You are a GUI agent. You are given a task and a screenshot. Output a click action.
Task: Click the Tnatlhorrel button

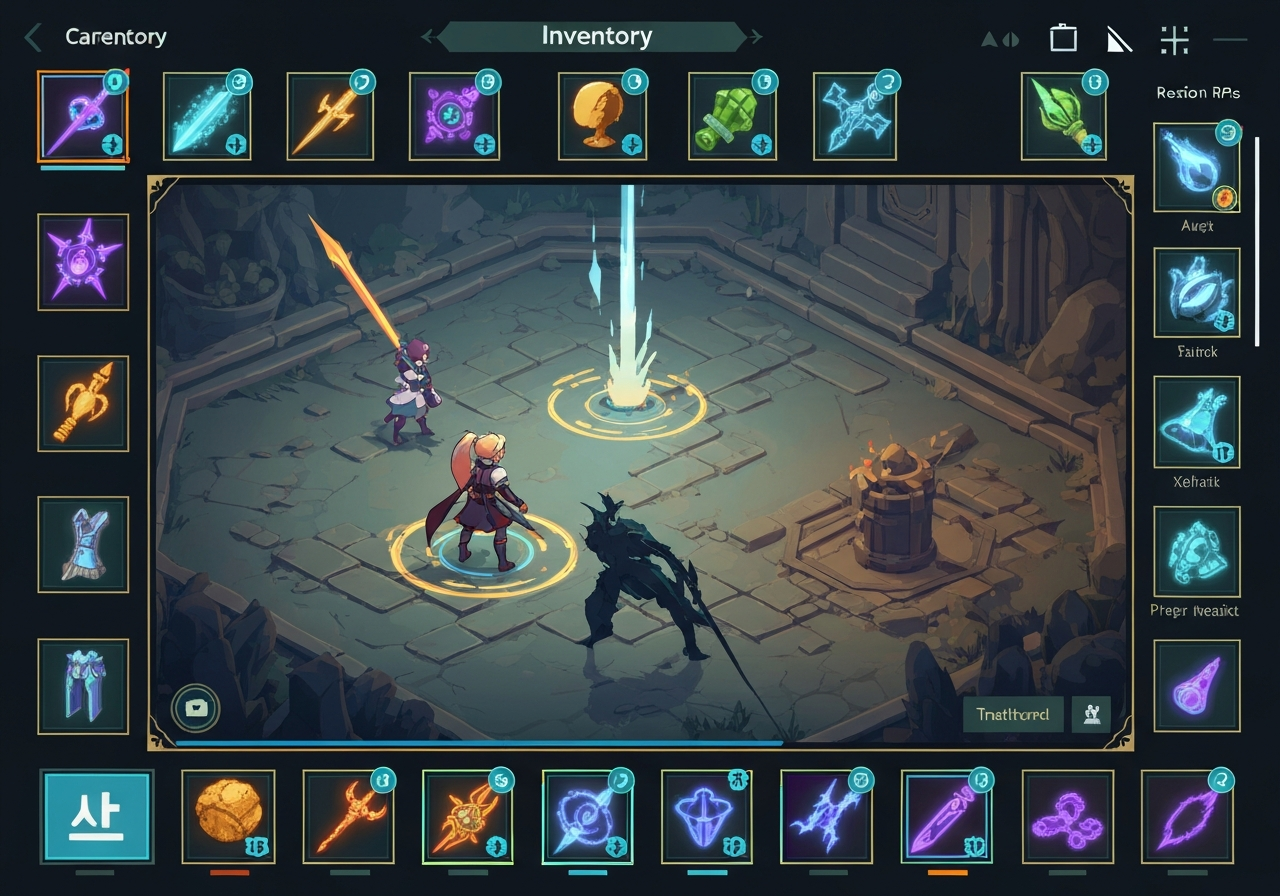click(x=1013, y=714)
